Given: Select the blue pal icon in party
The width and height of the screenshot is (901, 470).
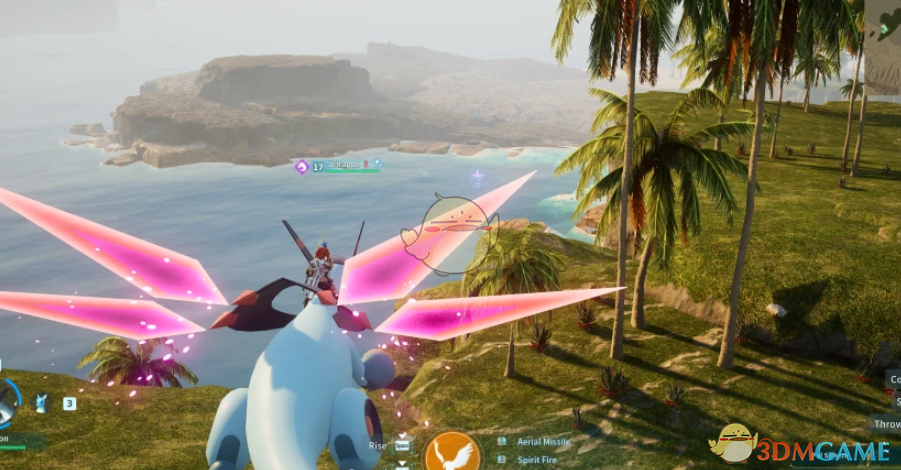Looking at the screenshot, I should click(42, 403).
